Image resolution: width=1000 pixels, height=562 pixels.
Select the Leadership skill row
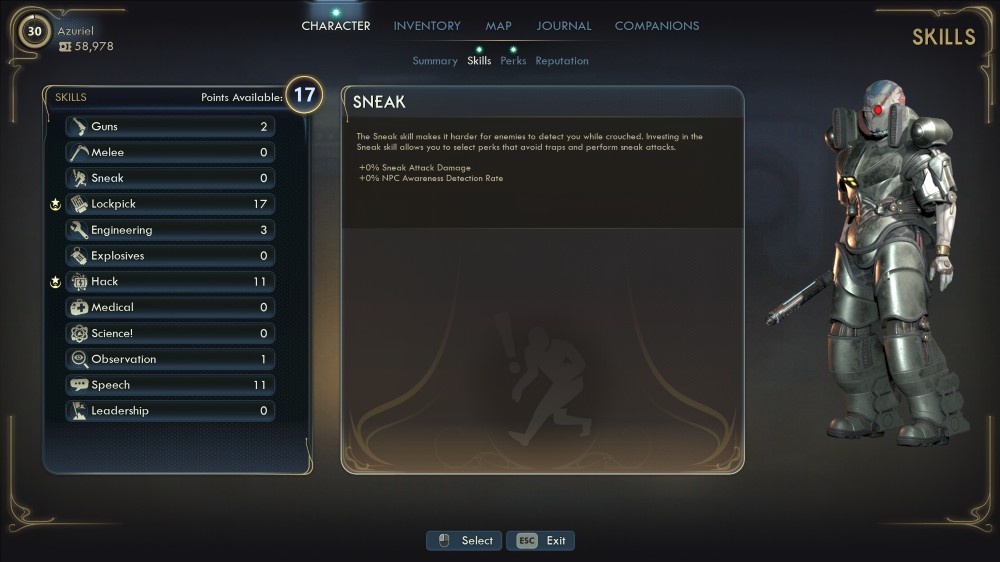(x=170, y=411)
